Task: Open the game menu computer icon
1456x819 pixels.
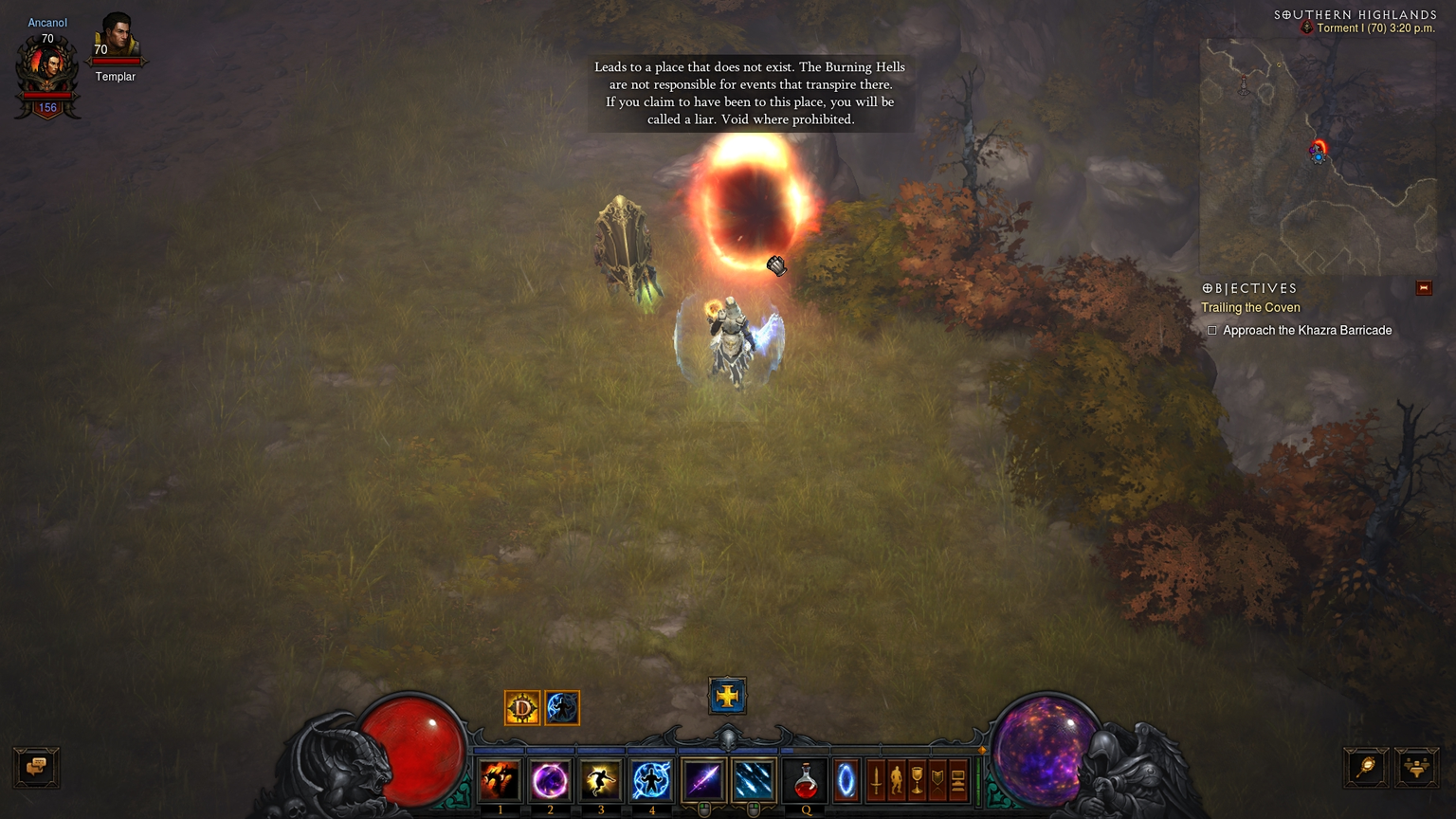Action: click(x=958, y=780)
